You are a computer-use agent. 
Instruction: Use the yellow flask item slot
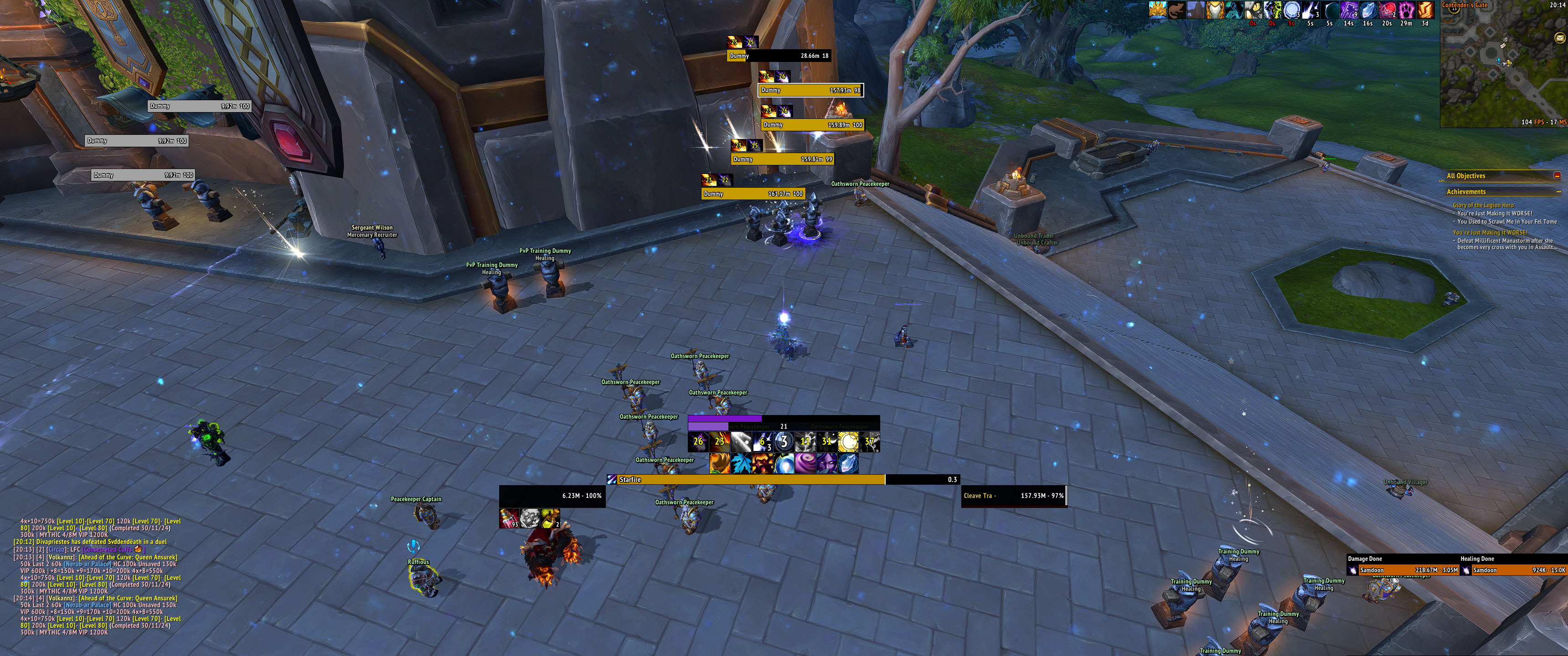[550, 518]
